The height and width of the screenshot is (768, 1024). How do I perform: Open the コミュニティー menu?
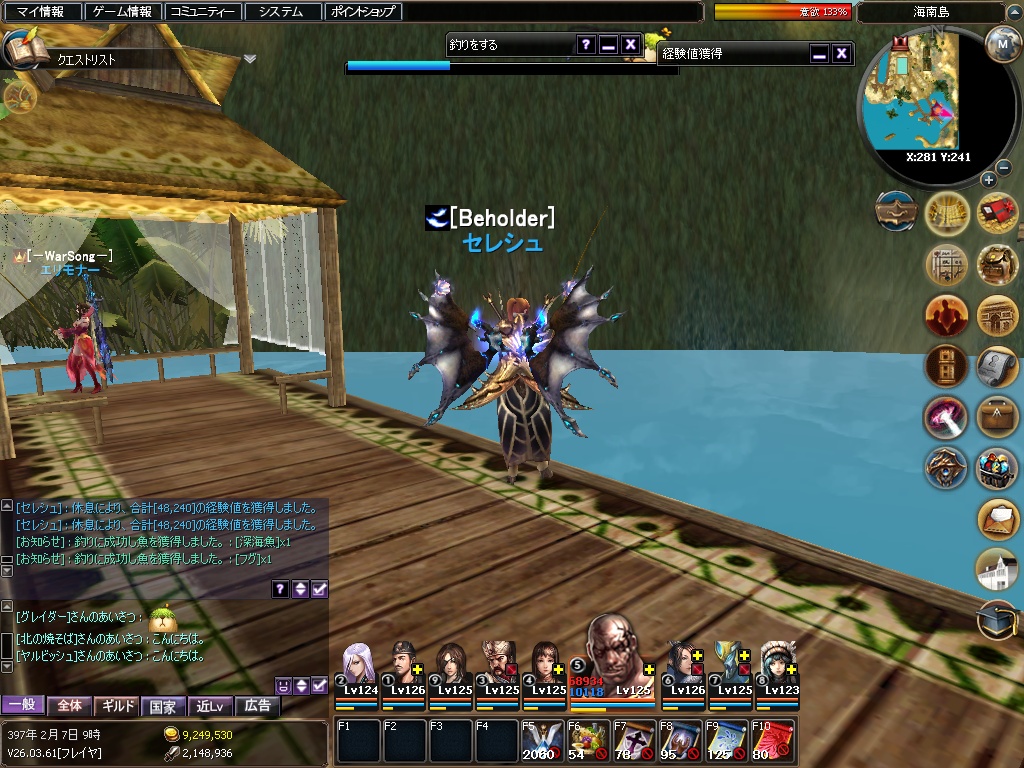(x=203, y=12)
